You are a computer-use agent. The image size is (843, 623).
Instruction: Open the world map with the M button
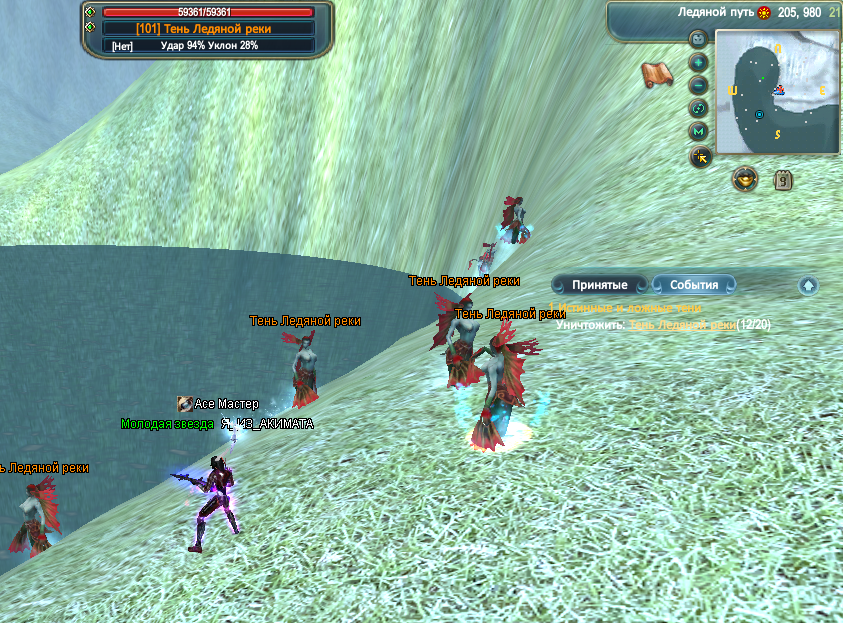pos(699,132)
